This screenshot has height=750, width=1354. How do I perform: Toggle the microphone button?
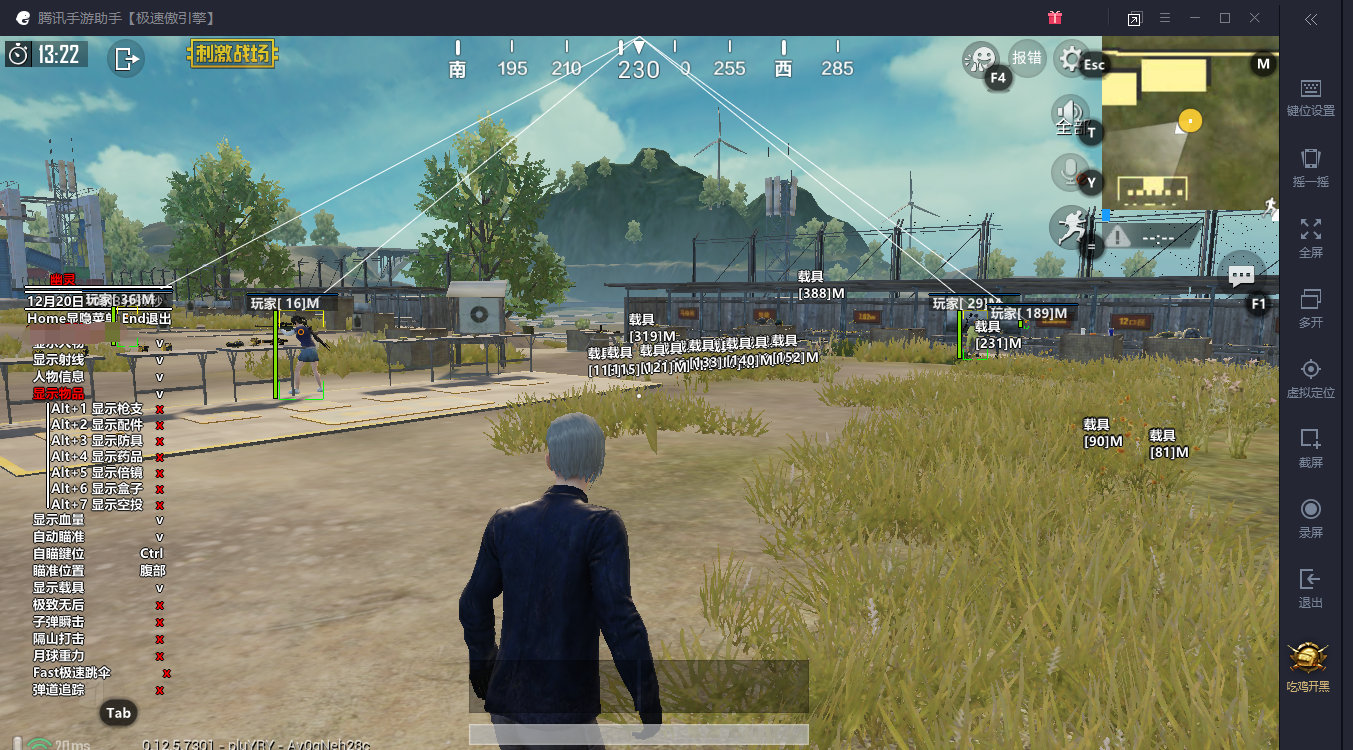tap(1069, 171)
